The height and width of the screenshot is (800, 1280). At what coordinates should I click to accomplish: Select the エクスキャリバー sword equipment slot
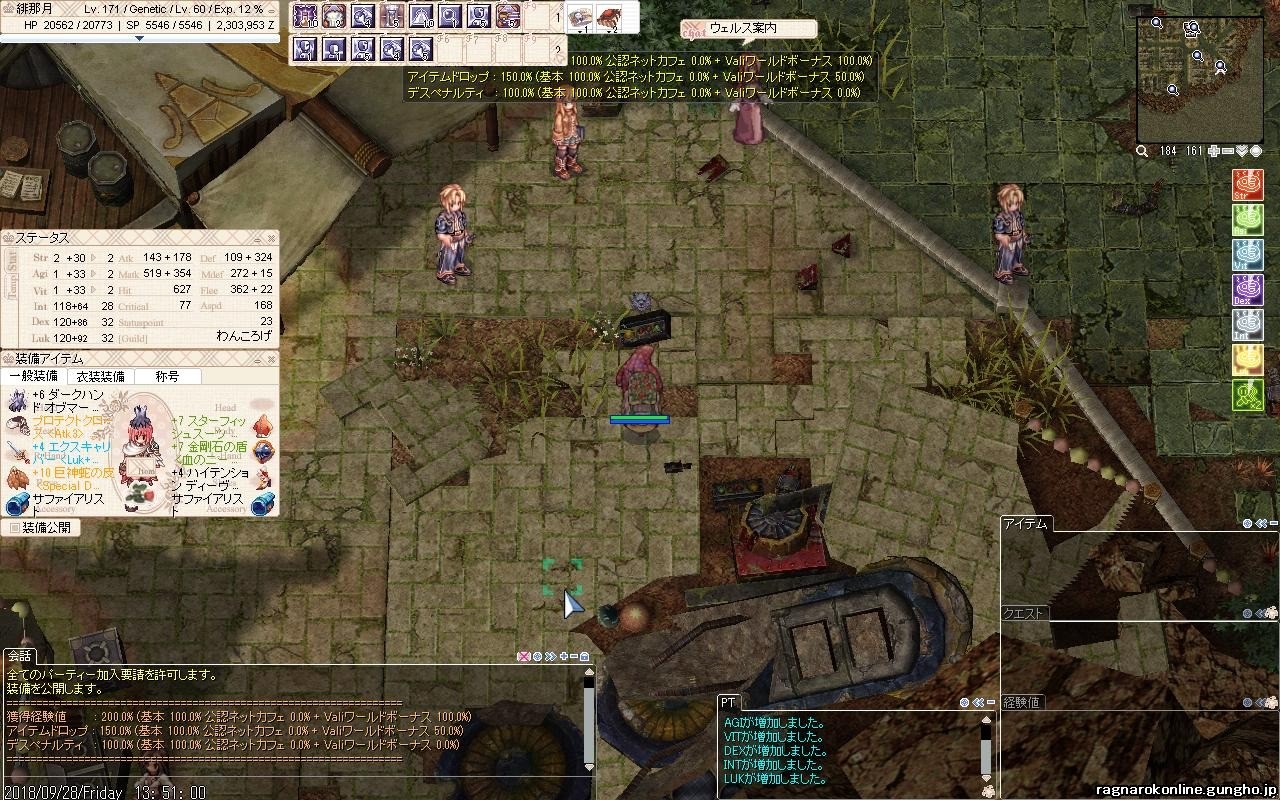17,451
